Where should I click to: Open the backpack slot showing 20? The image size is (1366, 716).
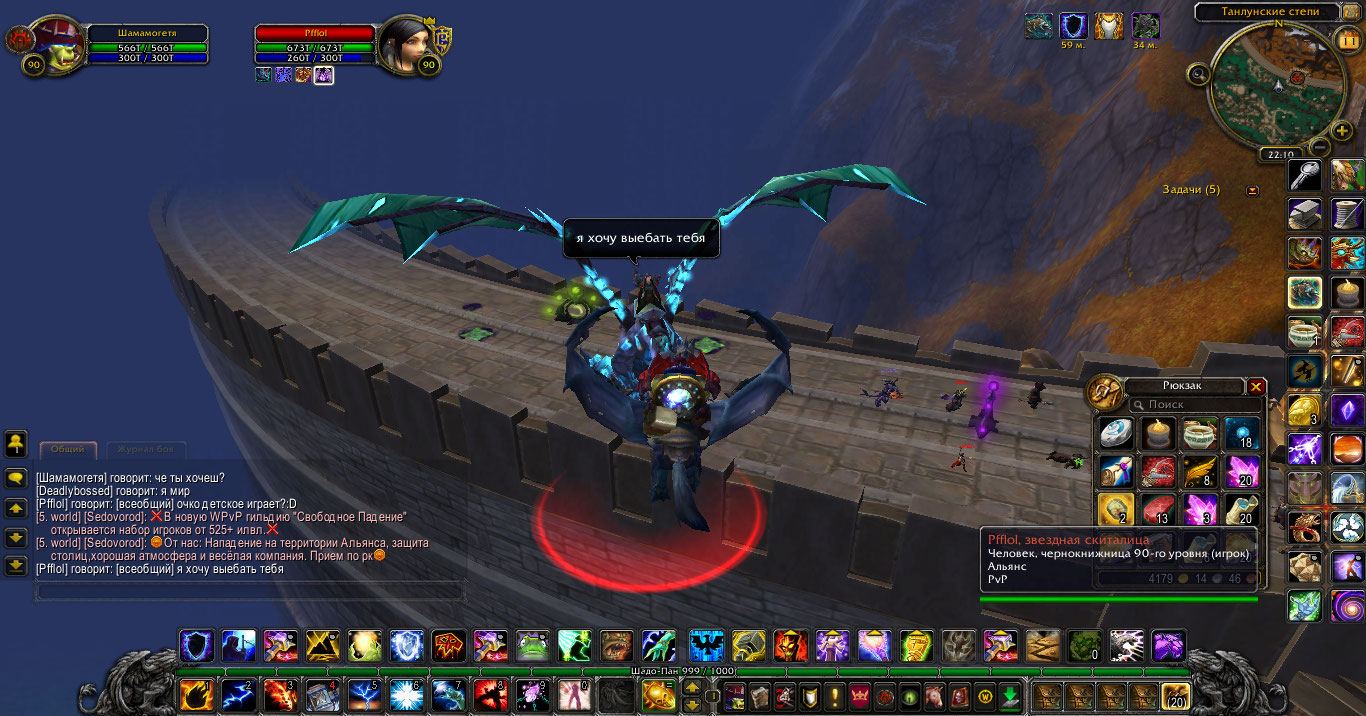(x=1174, y=695)
